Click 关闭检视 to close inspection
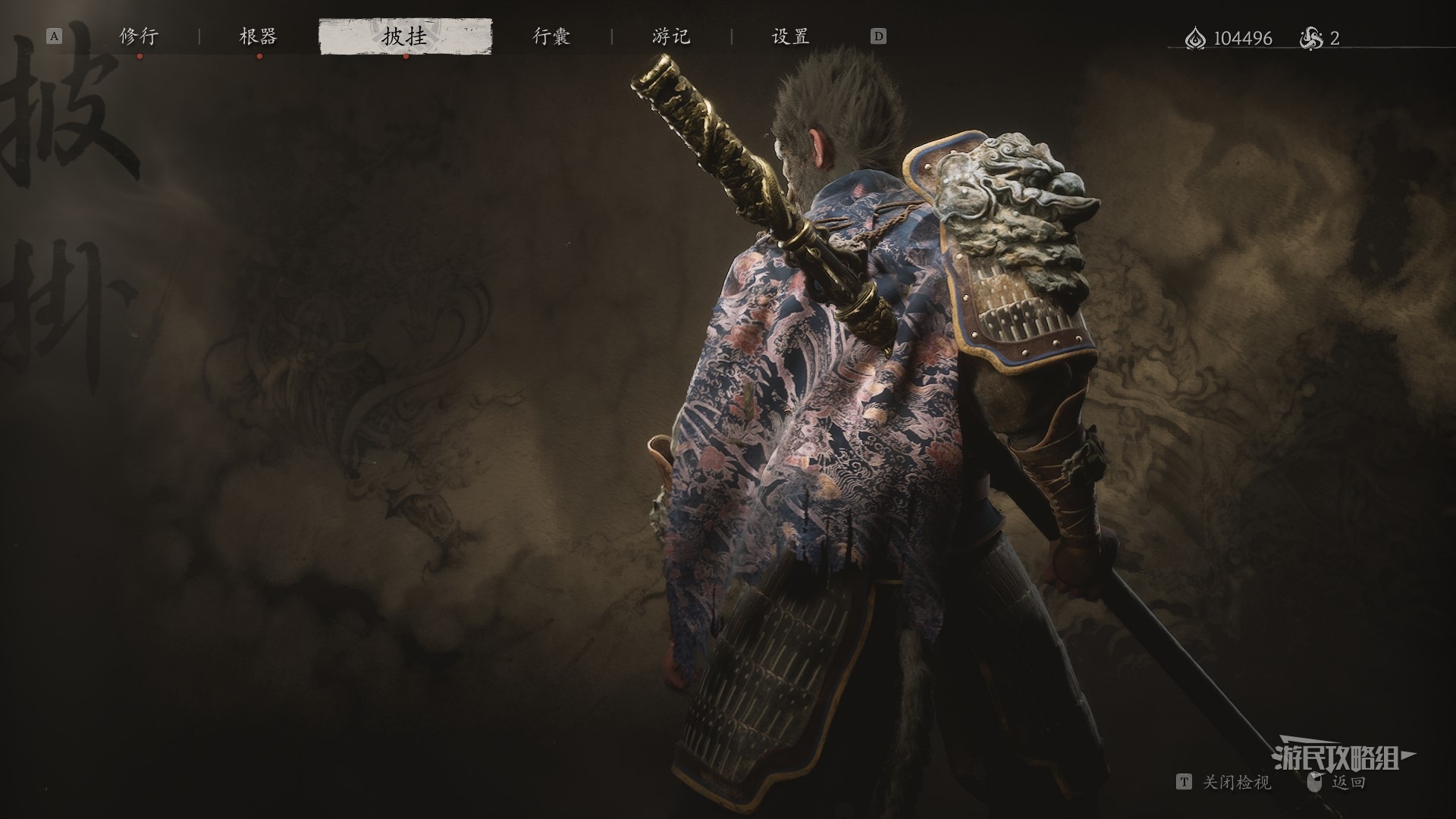 pos(1235,783)
